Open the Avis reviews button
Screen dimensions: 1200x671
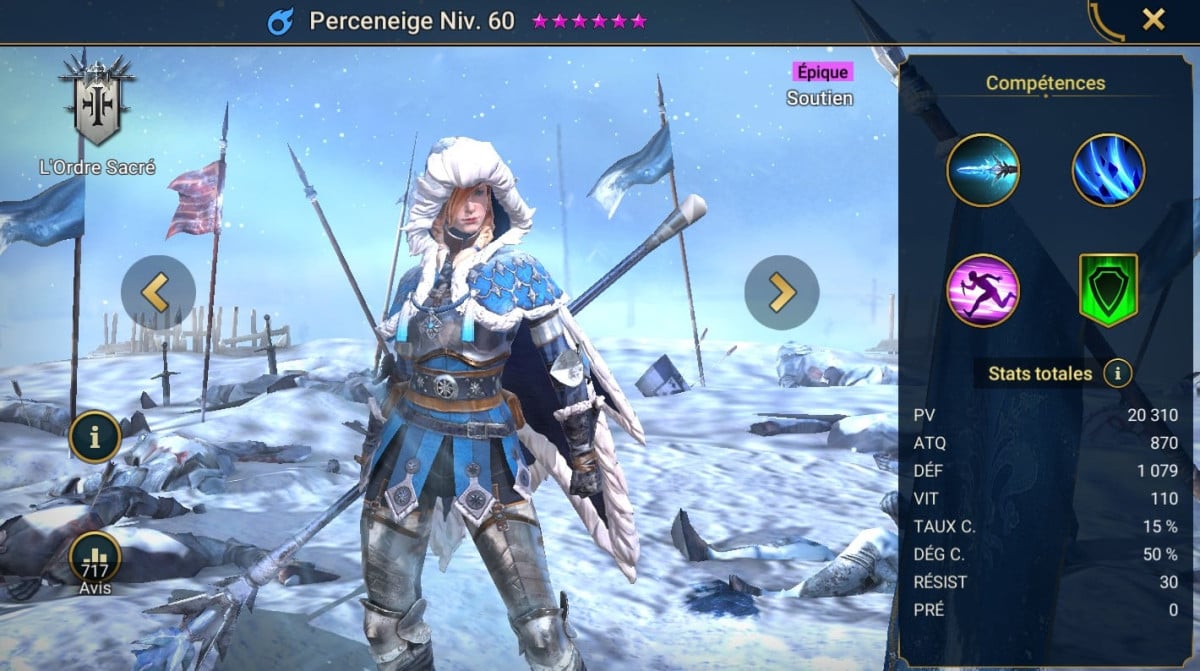[x=95, y=561]
